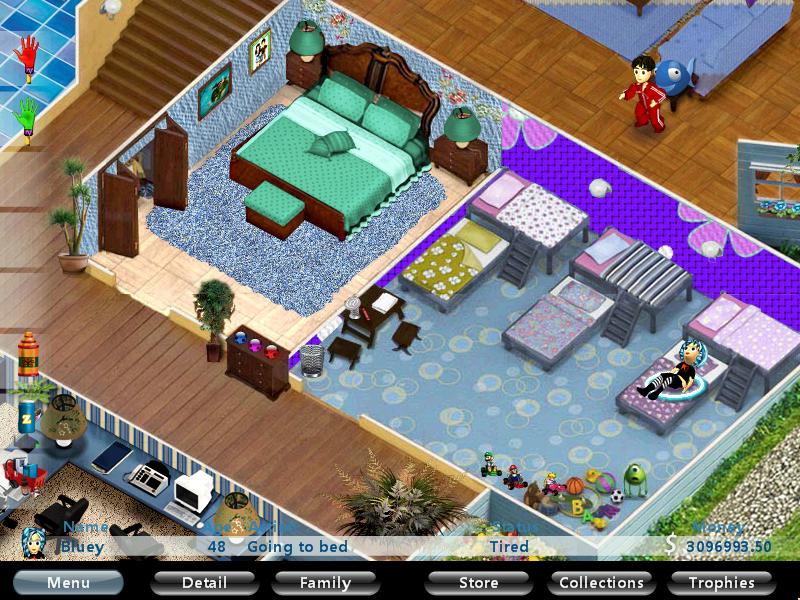Select the red scolding glove
800x600 pixels.
click(x=28, y=57)
